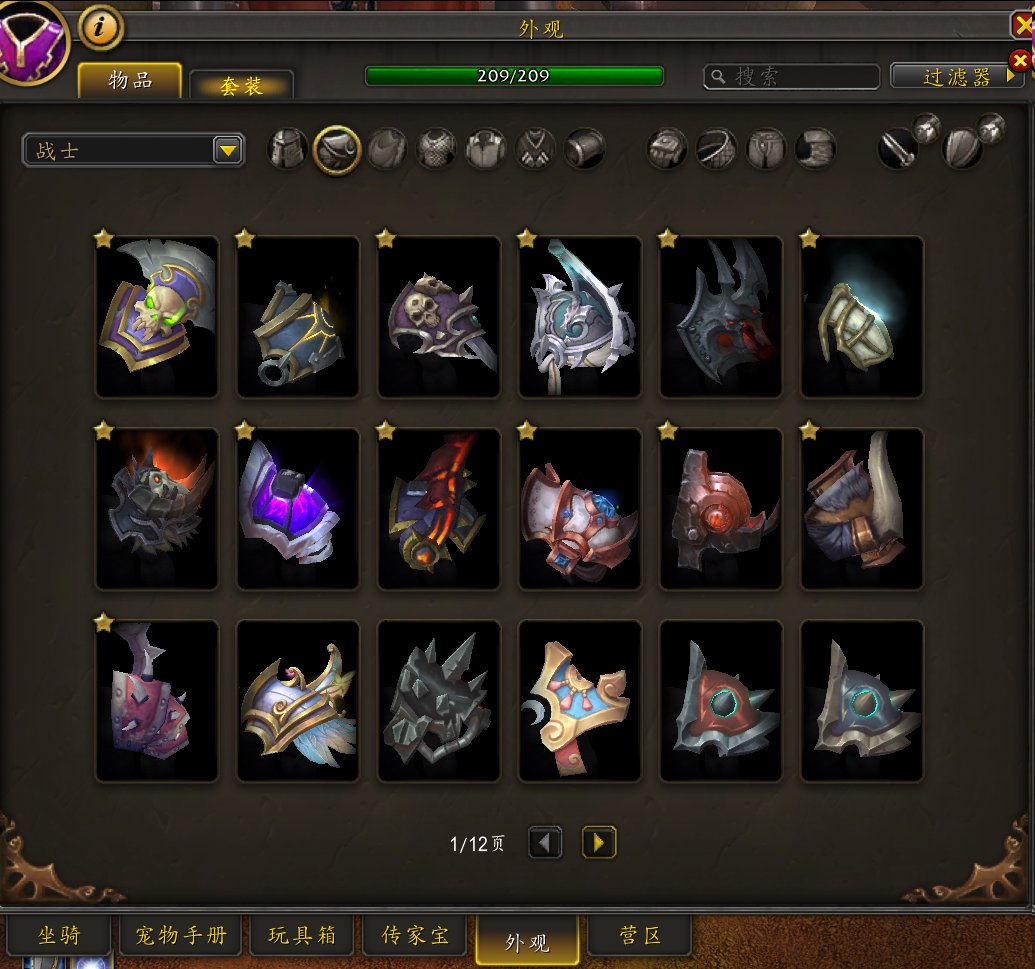The width and height of the screenshot is (1035, 969).
Task: Open the 战士 class dropdown
Action: (x=228, y=151)
